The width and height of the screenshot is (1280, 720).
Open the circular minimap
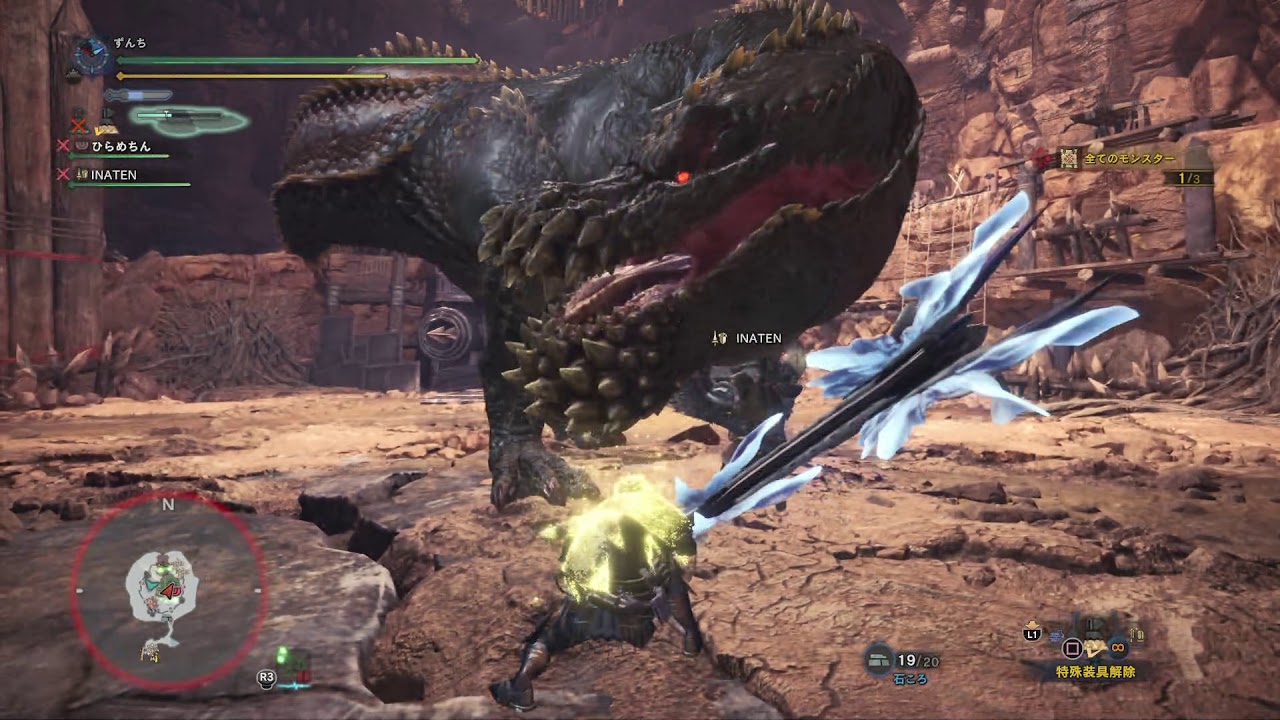point(168,591)
